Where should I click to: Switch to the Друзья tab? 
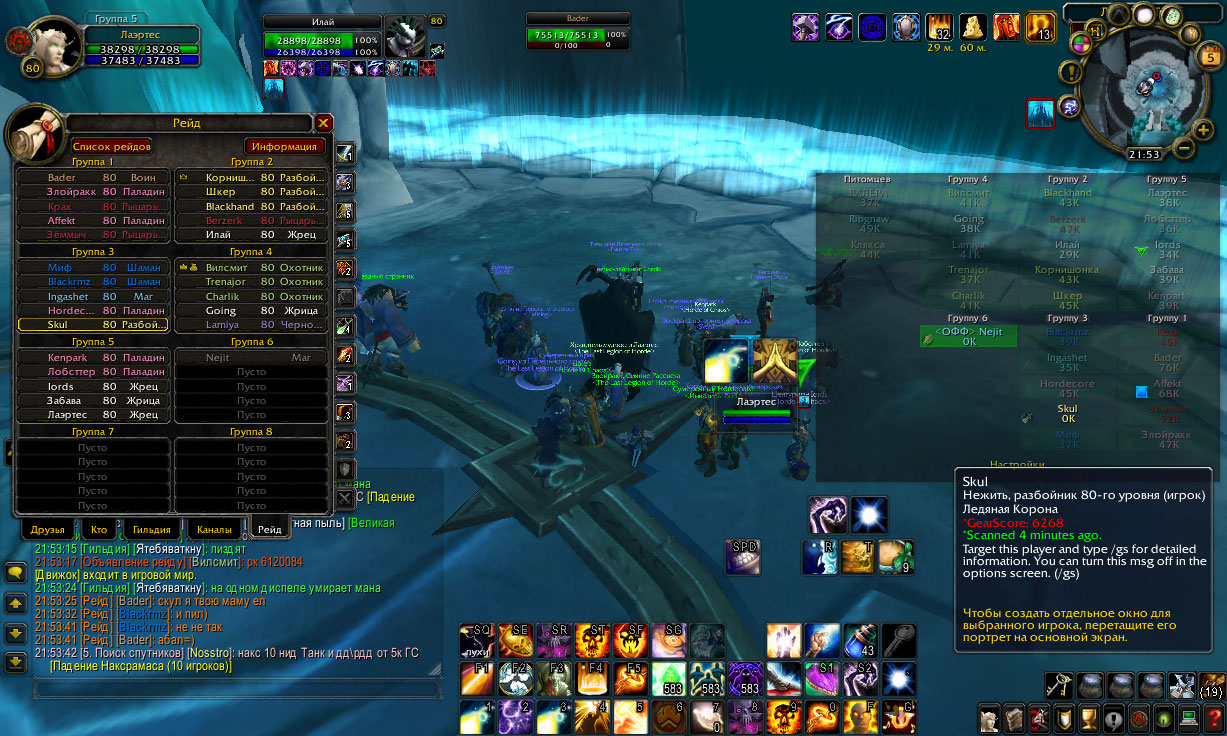click(x=47, y=529)
